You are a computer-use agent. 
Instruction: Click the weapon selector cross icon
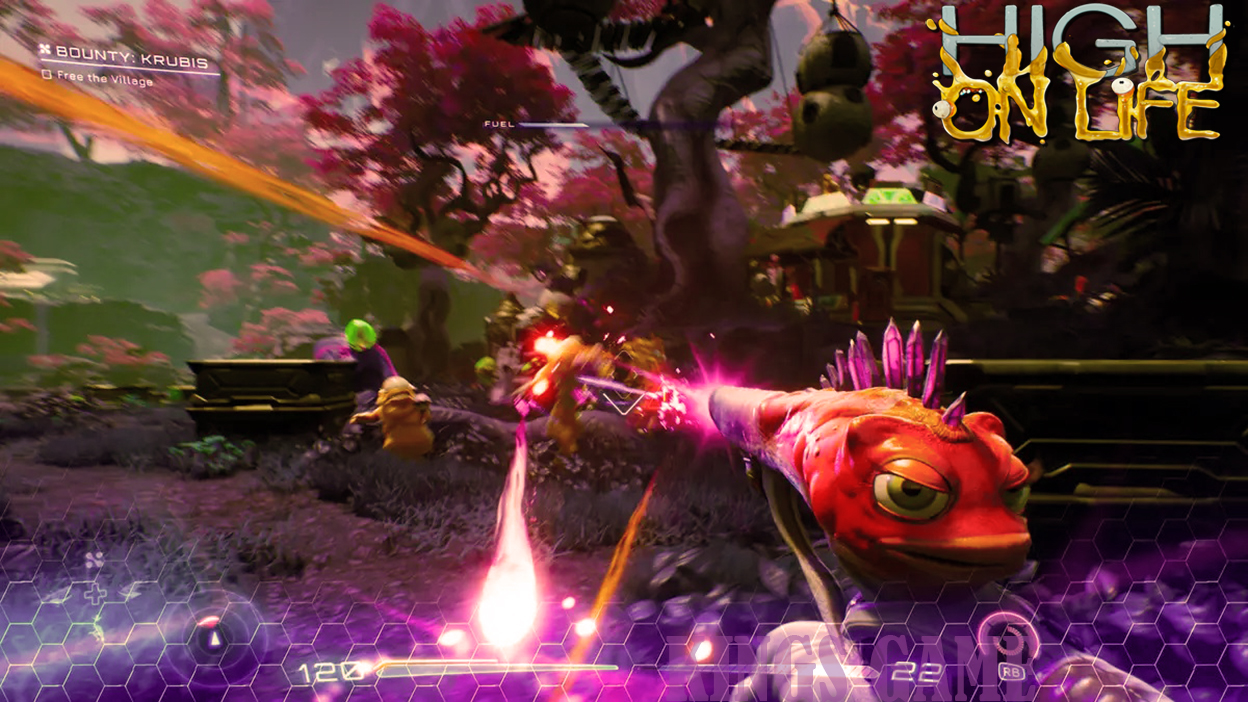[x=94, y=595]
